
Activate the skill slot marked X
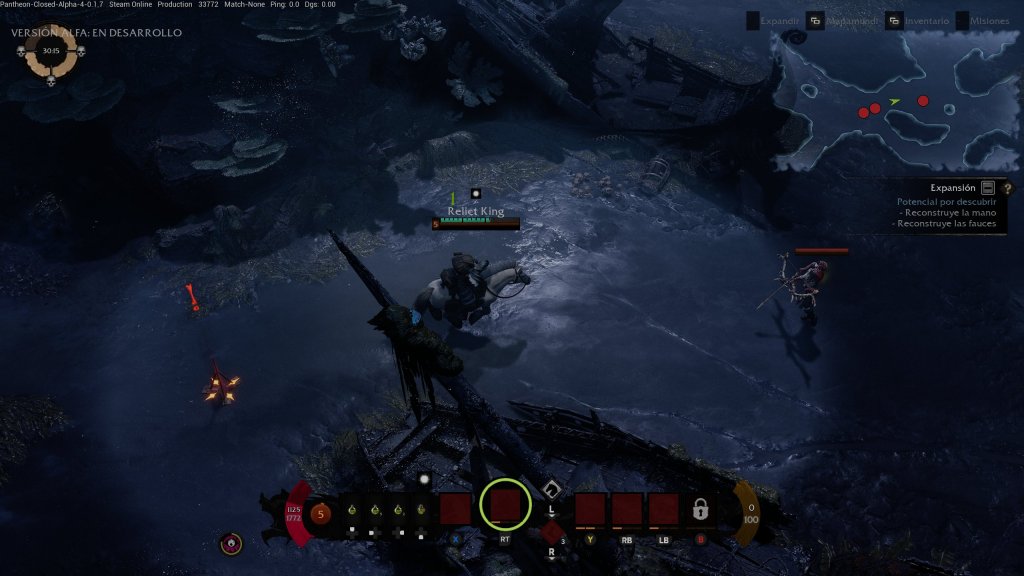click(x=456, y=509)
